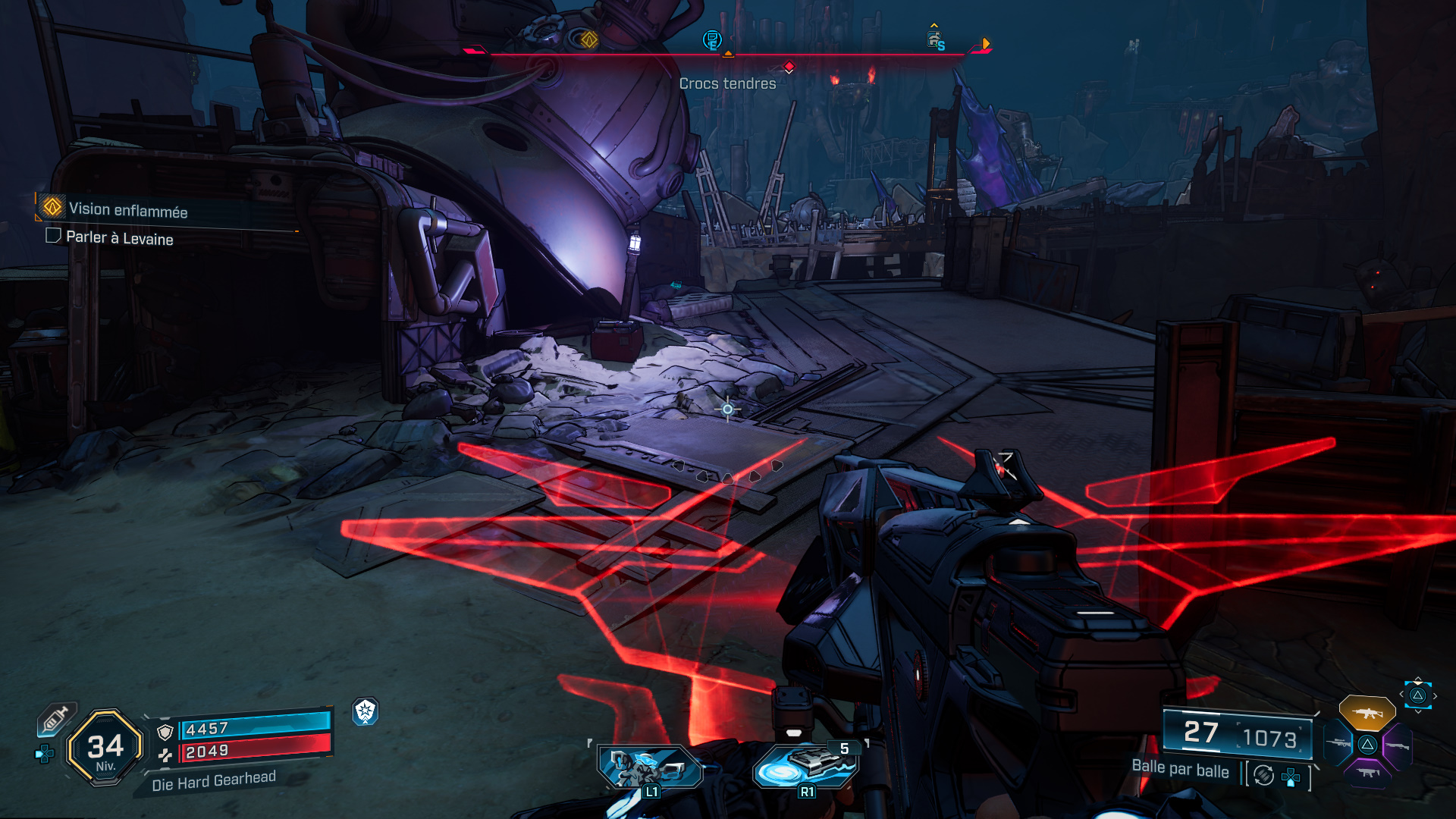The width and height of the screenshot is (1456, 819).
Task: Activate the mech action skill icon
Action: click(648, 767)
